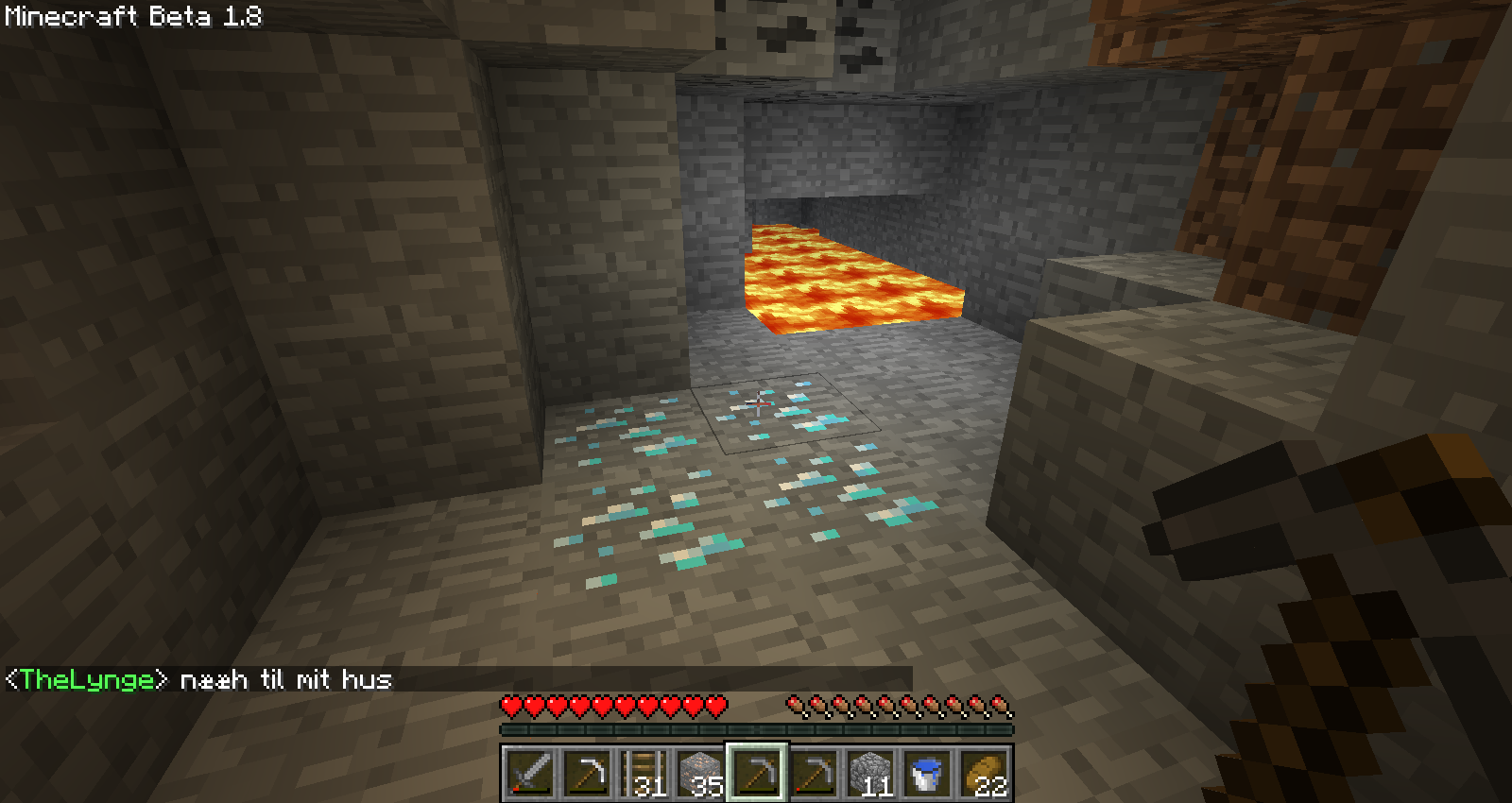Select the iron pickaxe with the white head
This screenshot has height=803, width=1512.
(587, 774)
